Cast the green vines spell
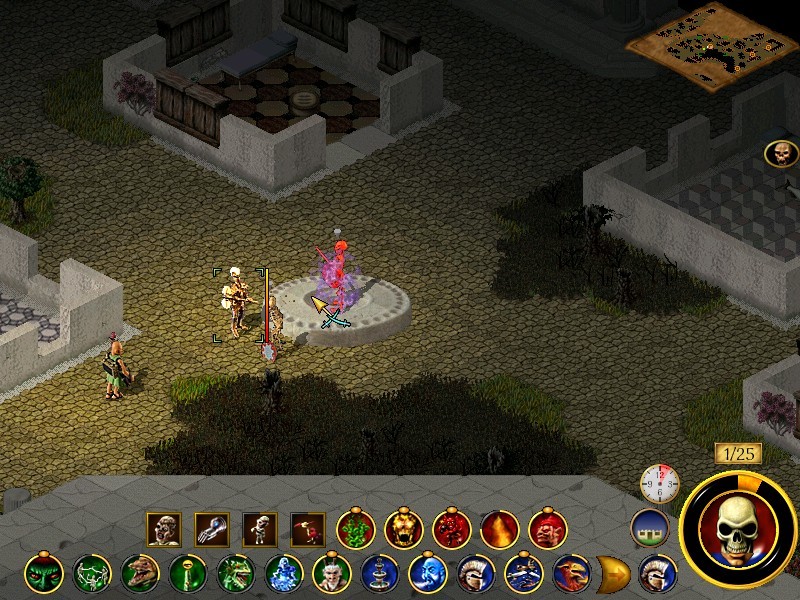Image resolution: width=800 pixels, height=600 pixels. [354, 528]
